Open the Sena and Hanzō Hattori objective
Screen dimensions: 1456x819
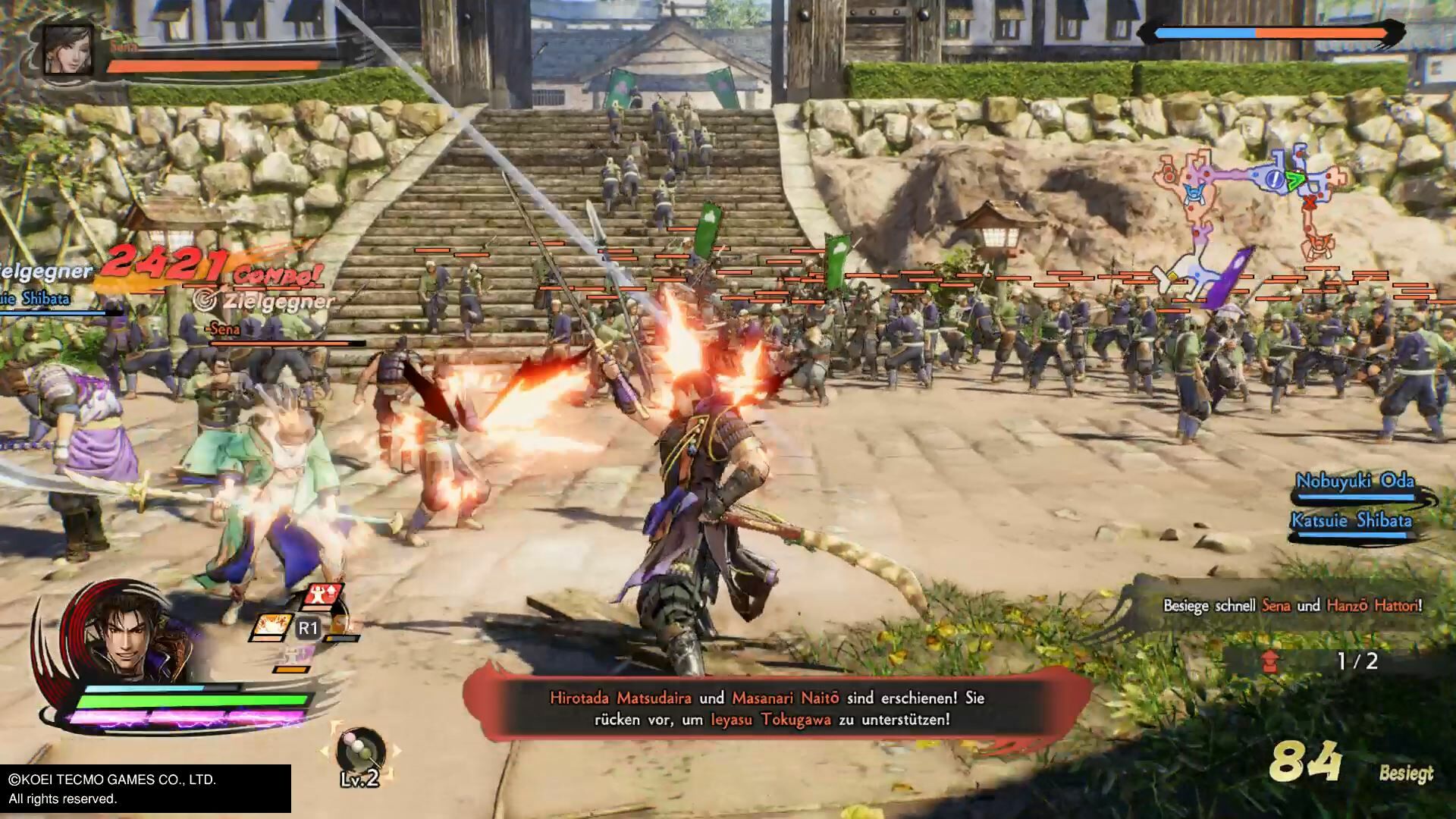click(1291, 605)
